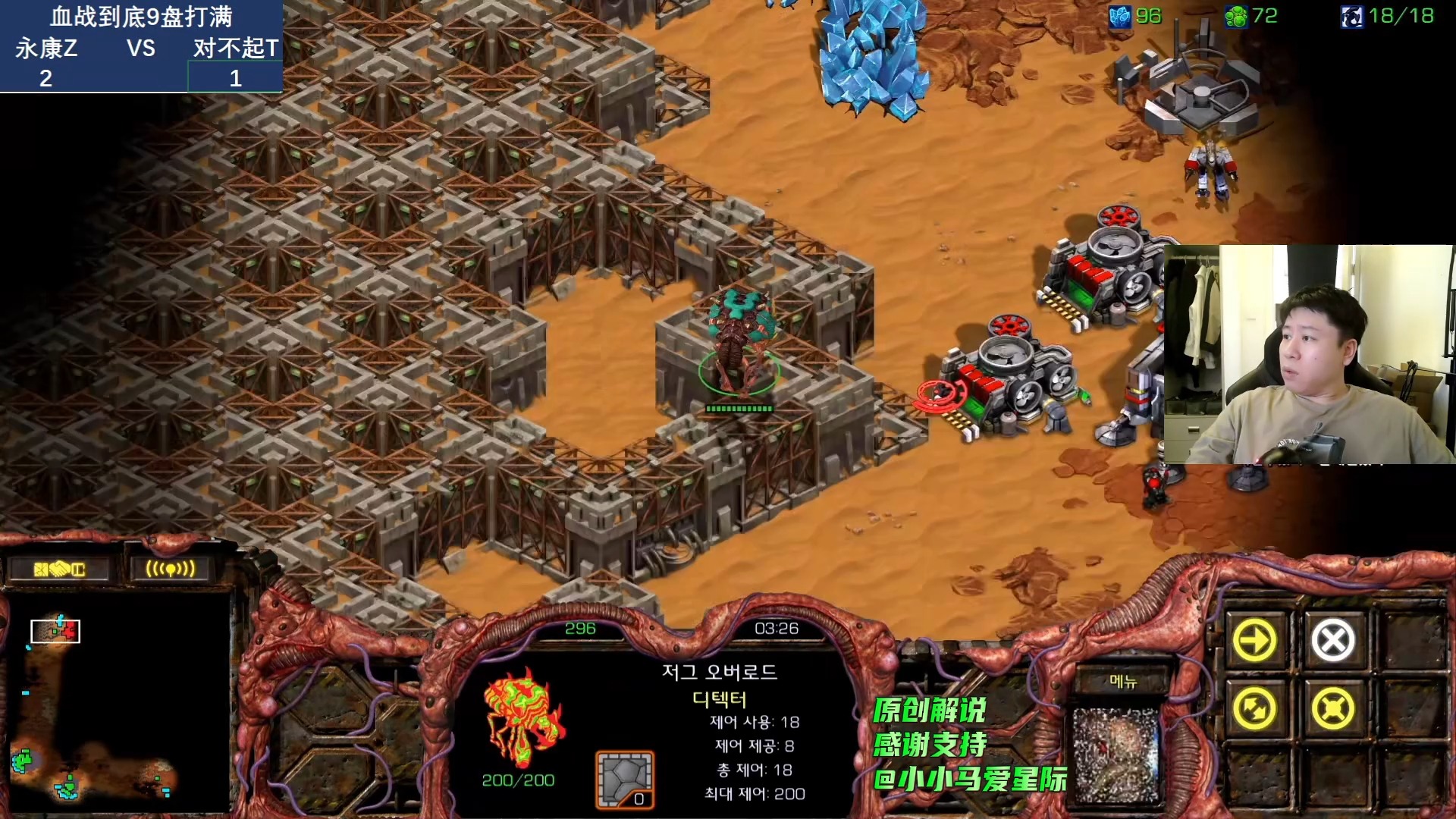Click the Overlord's animated unit portrait

(x=1116, y=755)
